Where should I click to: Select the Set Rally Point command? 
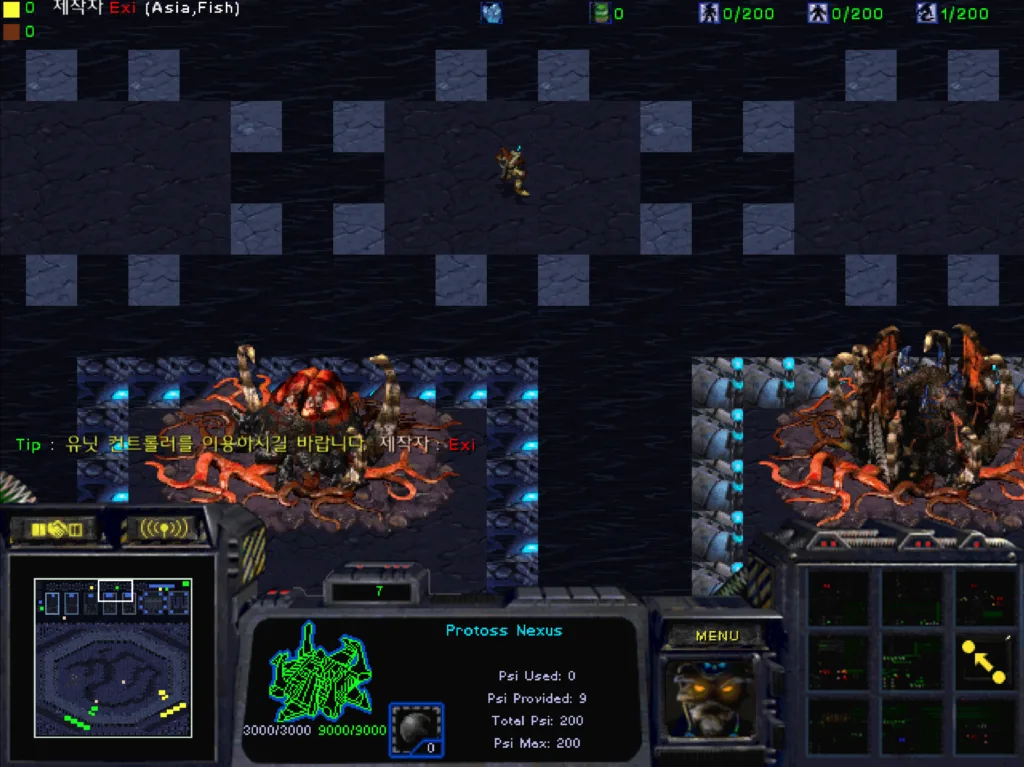pyautogui.click(x=983, y=662)
